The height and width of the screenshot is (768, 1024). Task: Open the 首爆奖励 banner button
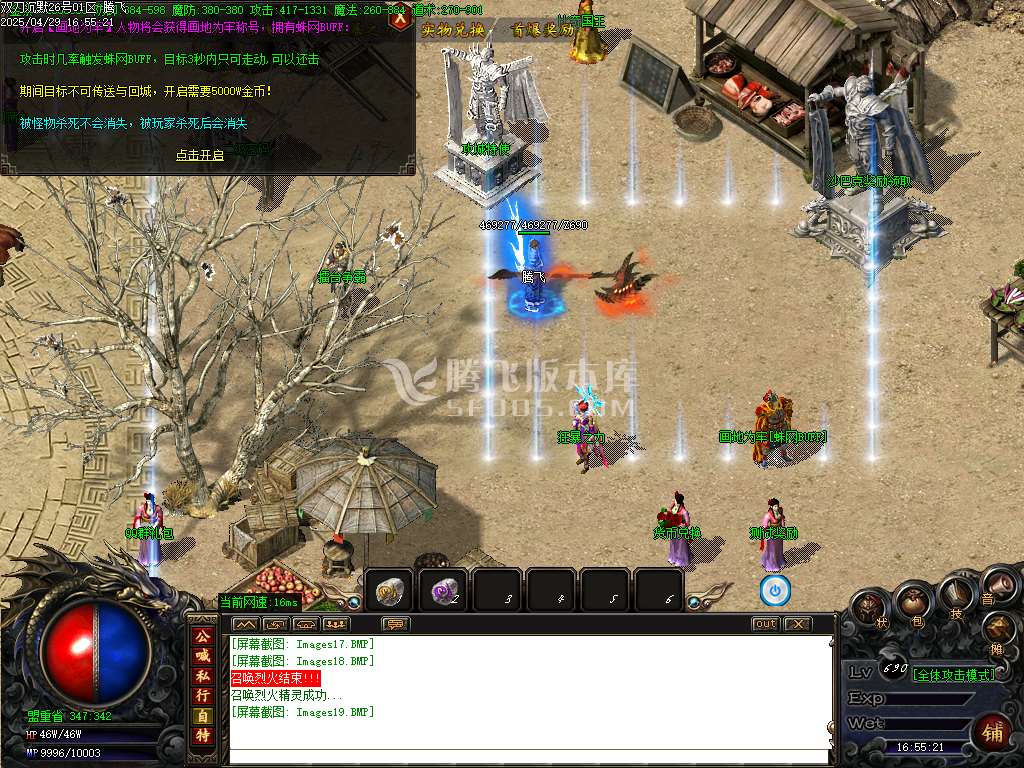[x=543, y=30]
